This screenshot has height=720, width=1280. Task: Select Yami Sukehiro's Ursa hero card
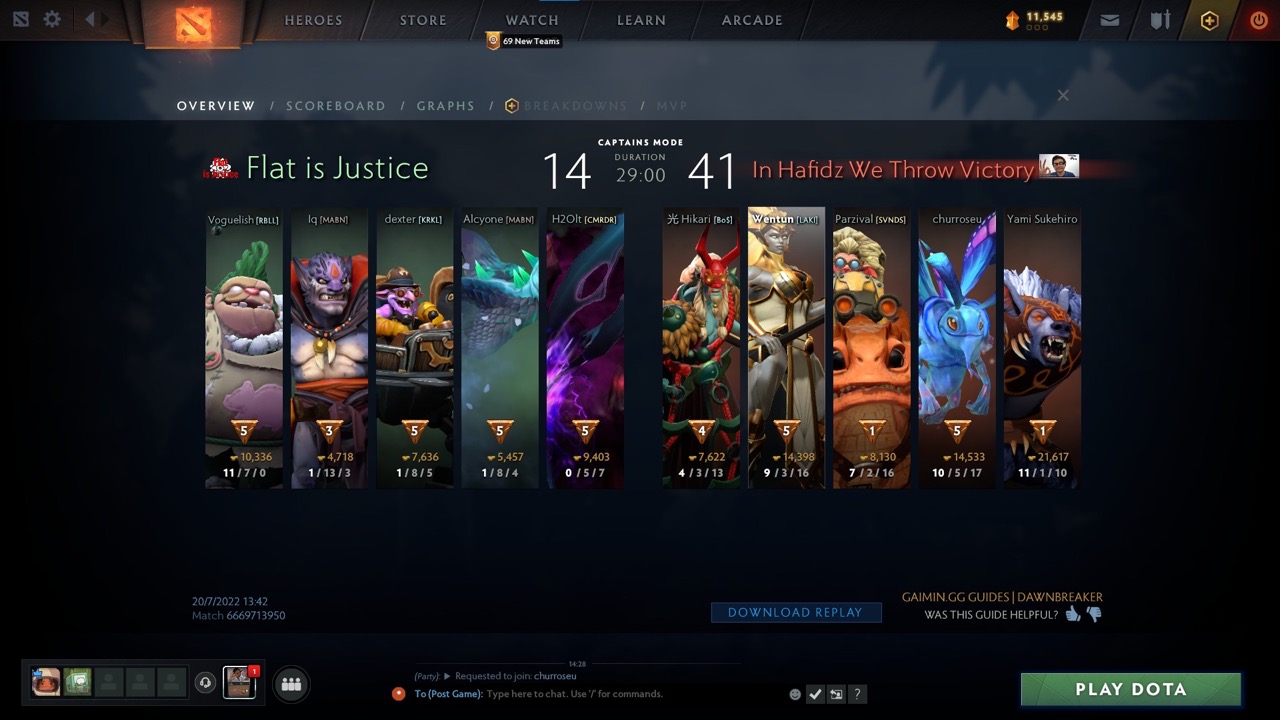[x=1042, y=350]
